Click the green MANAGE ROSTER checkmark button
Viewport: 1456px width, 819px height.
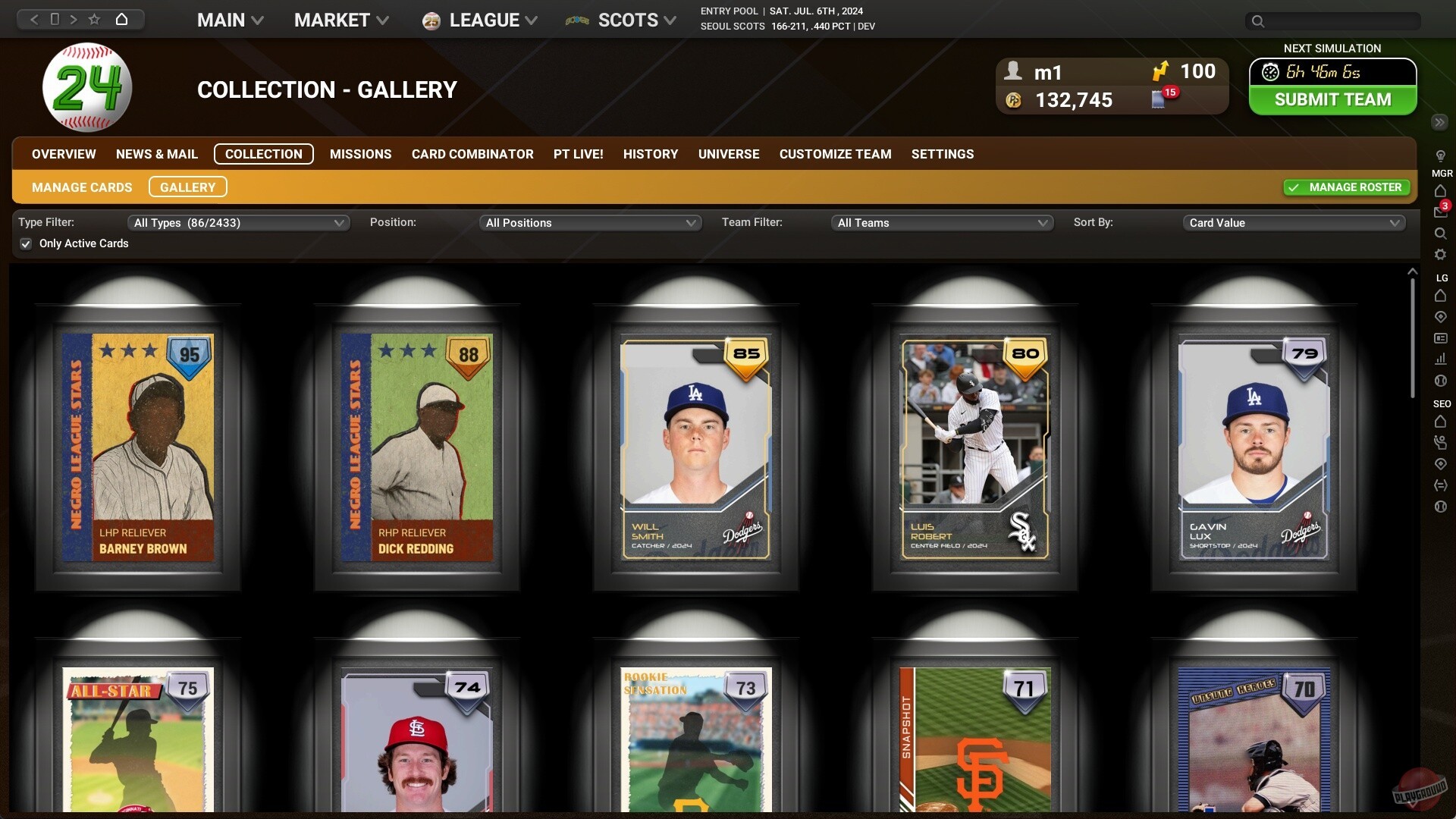(1345, 187)
